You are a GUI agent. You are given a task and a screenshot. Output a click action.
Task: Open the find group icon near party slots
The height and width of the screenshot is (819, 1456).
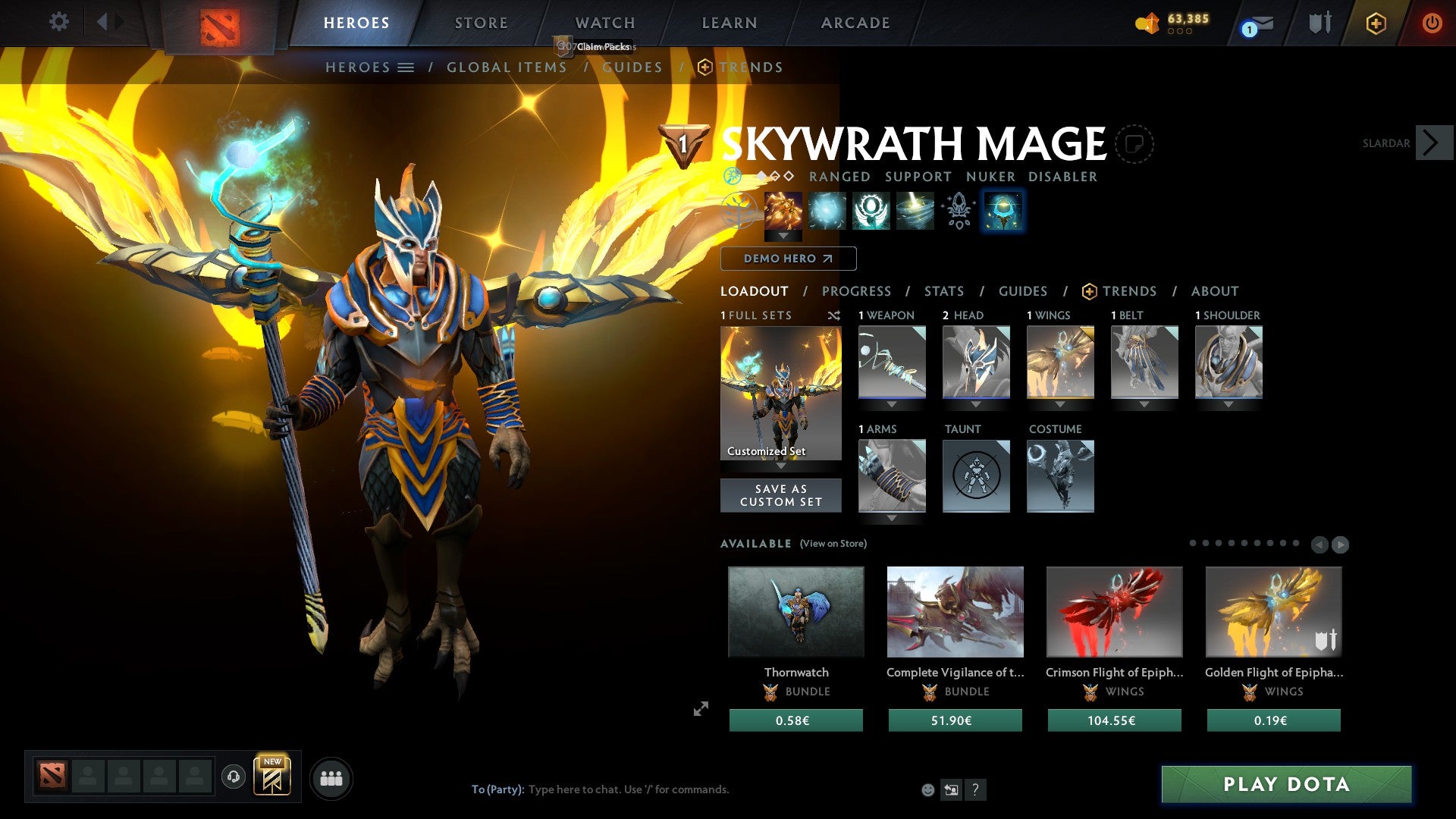pos(331,777)
